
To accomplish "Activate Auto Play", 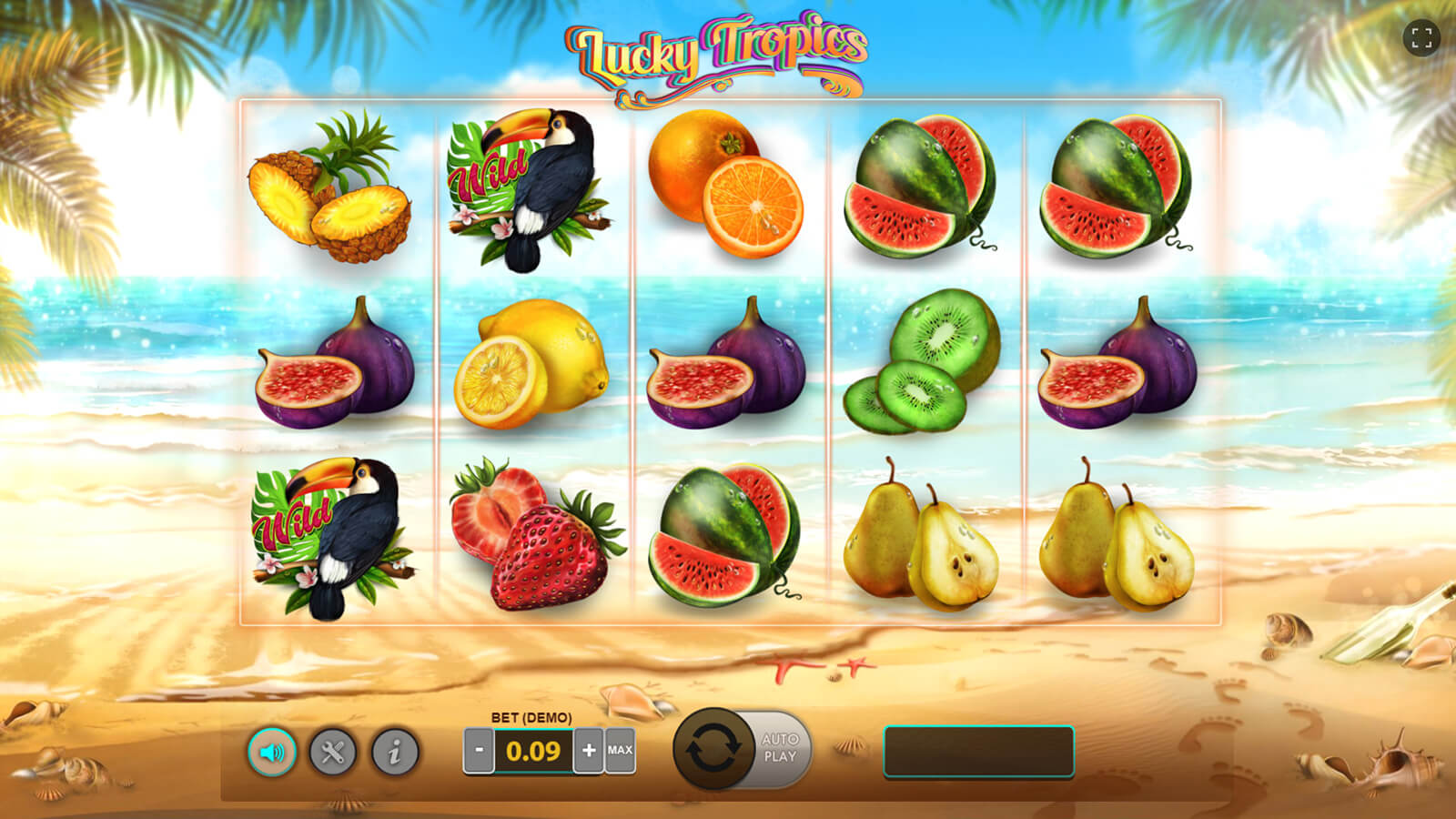I will click(781, 748).
